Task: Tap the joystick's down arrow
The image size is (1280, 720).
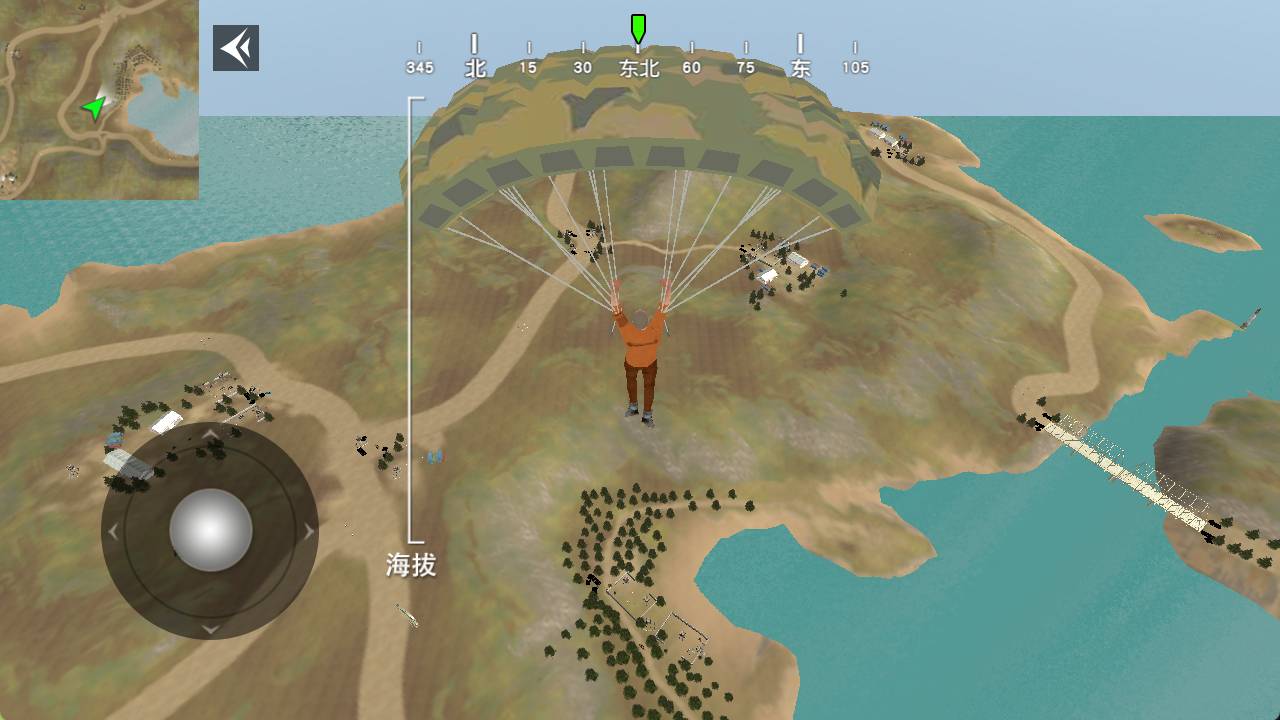Action: tap(210, 628)
